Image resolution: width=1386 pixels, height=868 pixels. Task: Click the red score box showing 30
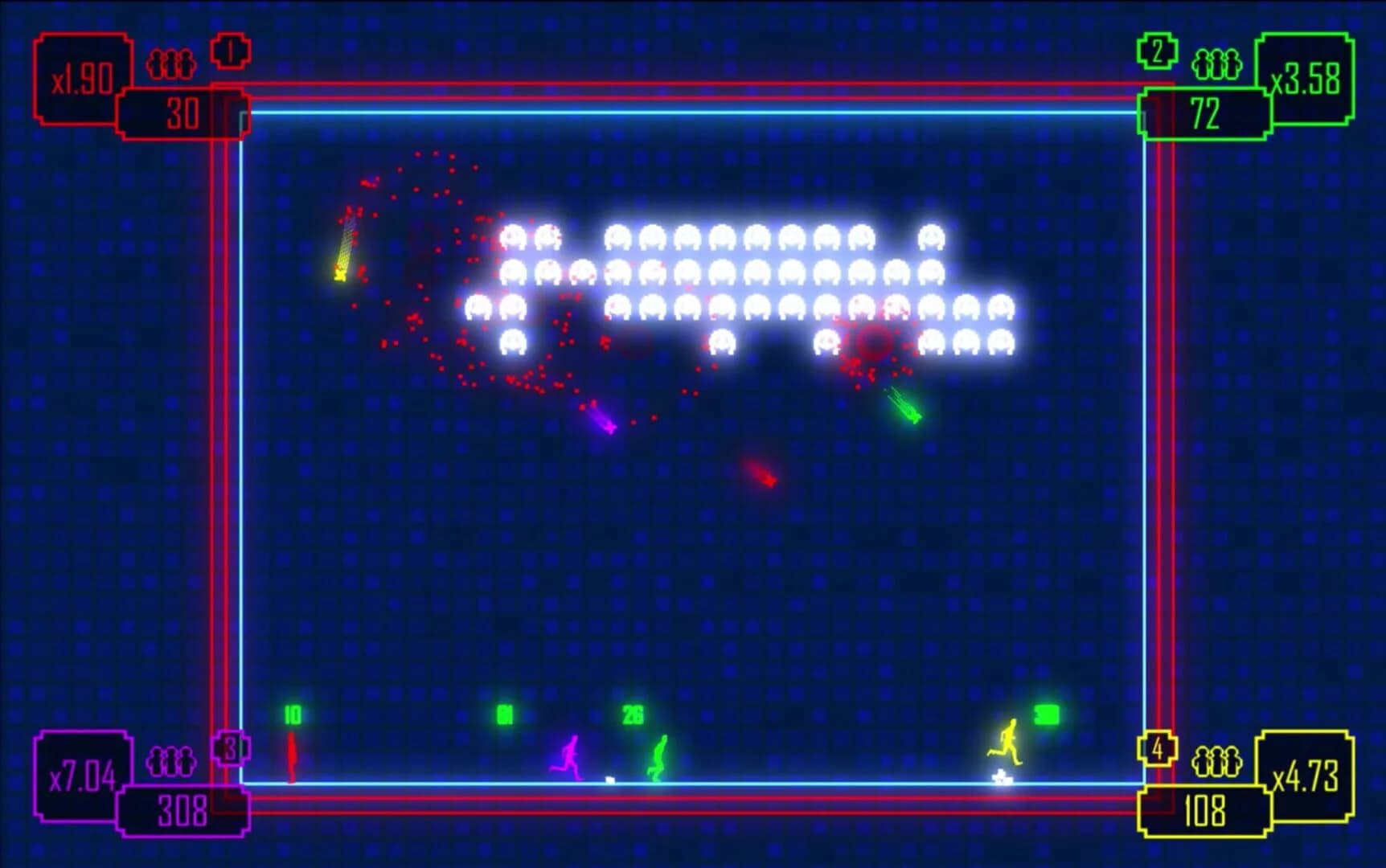183,114
